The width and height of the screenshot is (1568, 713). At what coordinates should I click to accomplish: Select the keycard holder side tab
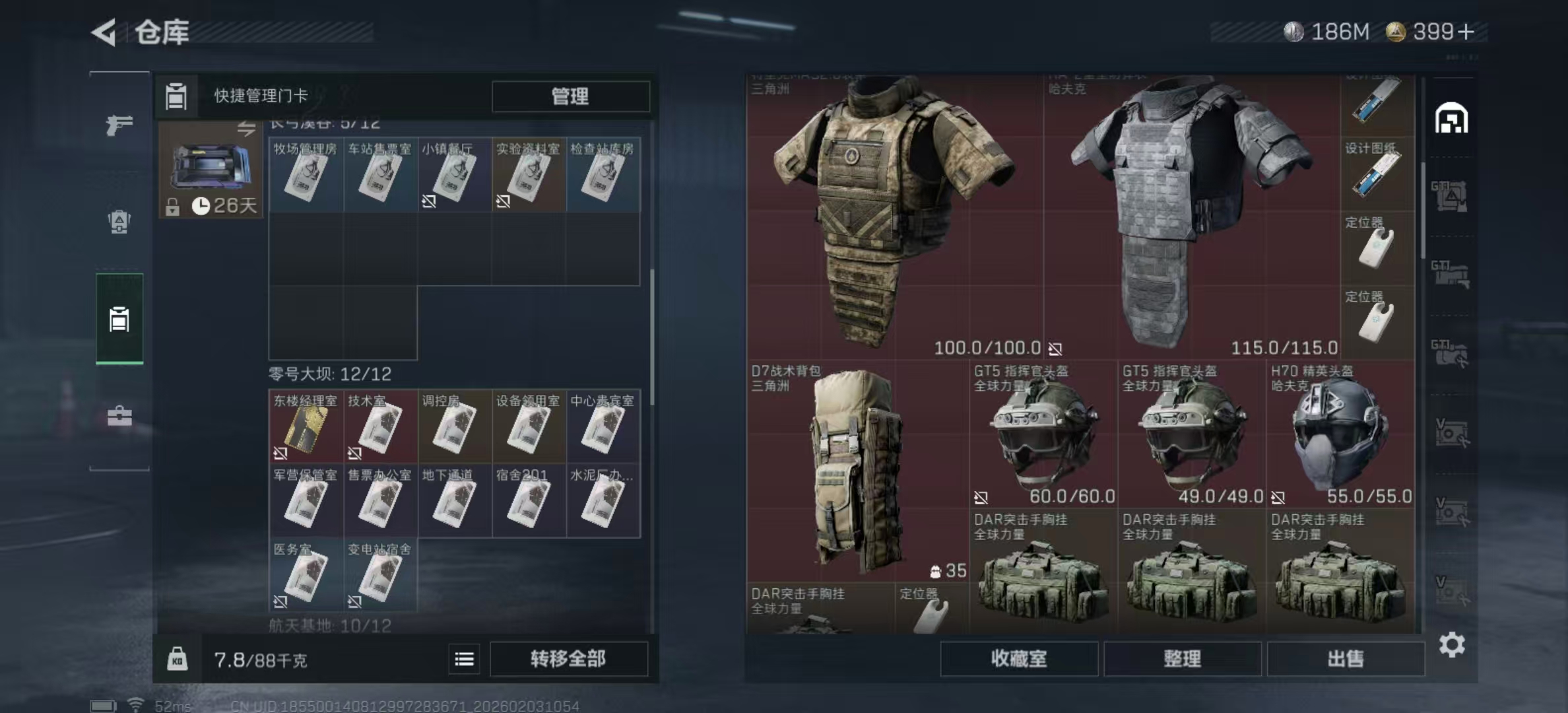pyautogui.click(x=119, y=319)
